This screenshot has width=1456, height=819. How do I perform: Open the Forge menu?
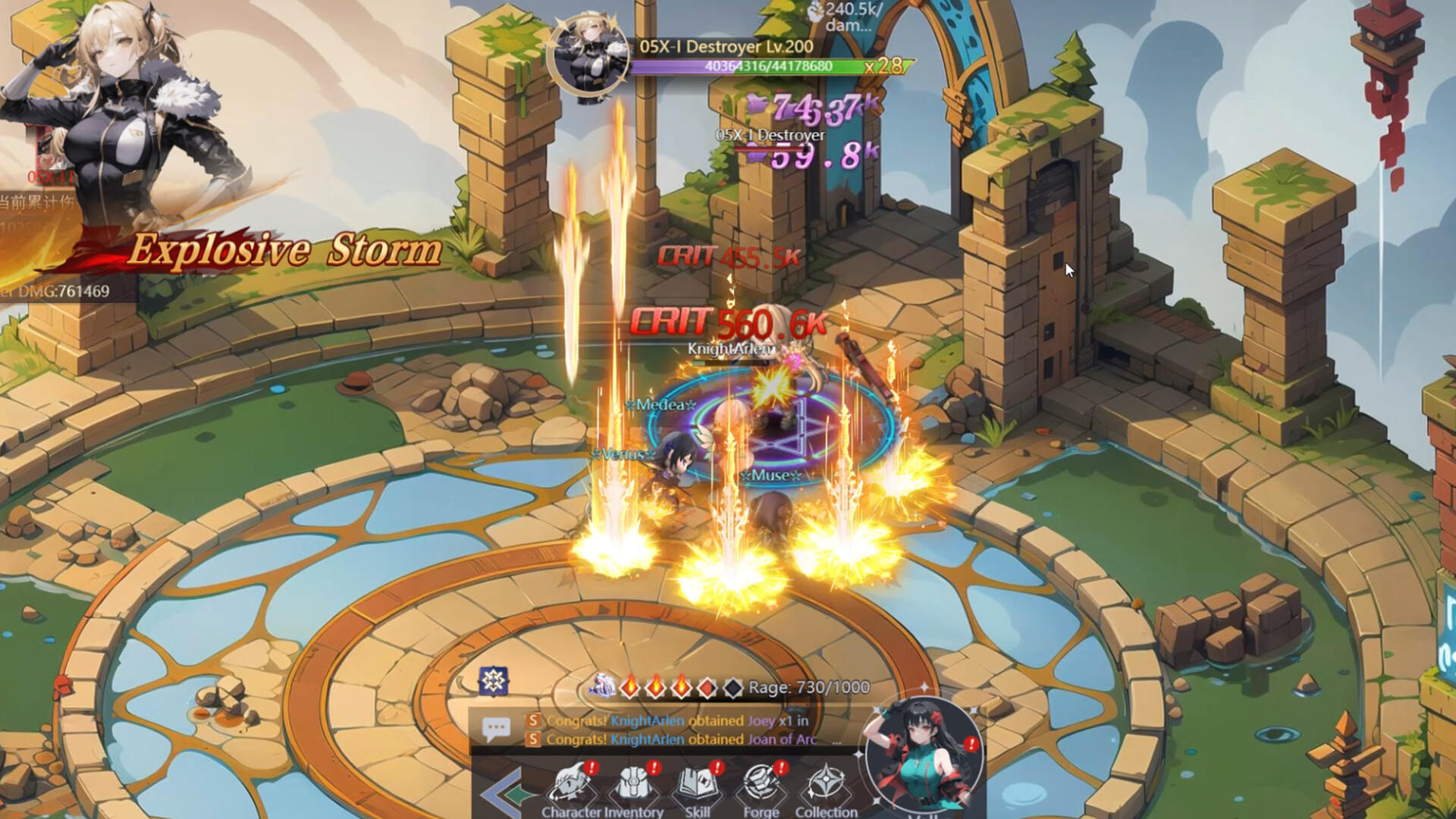click(761, 789)
